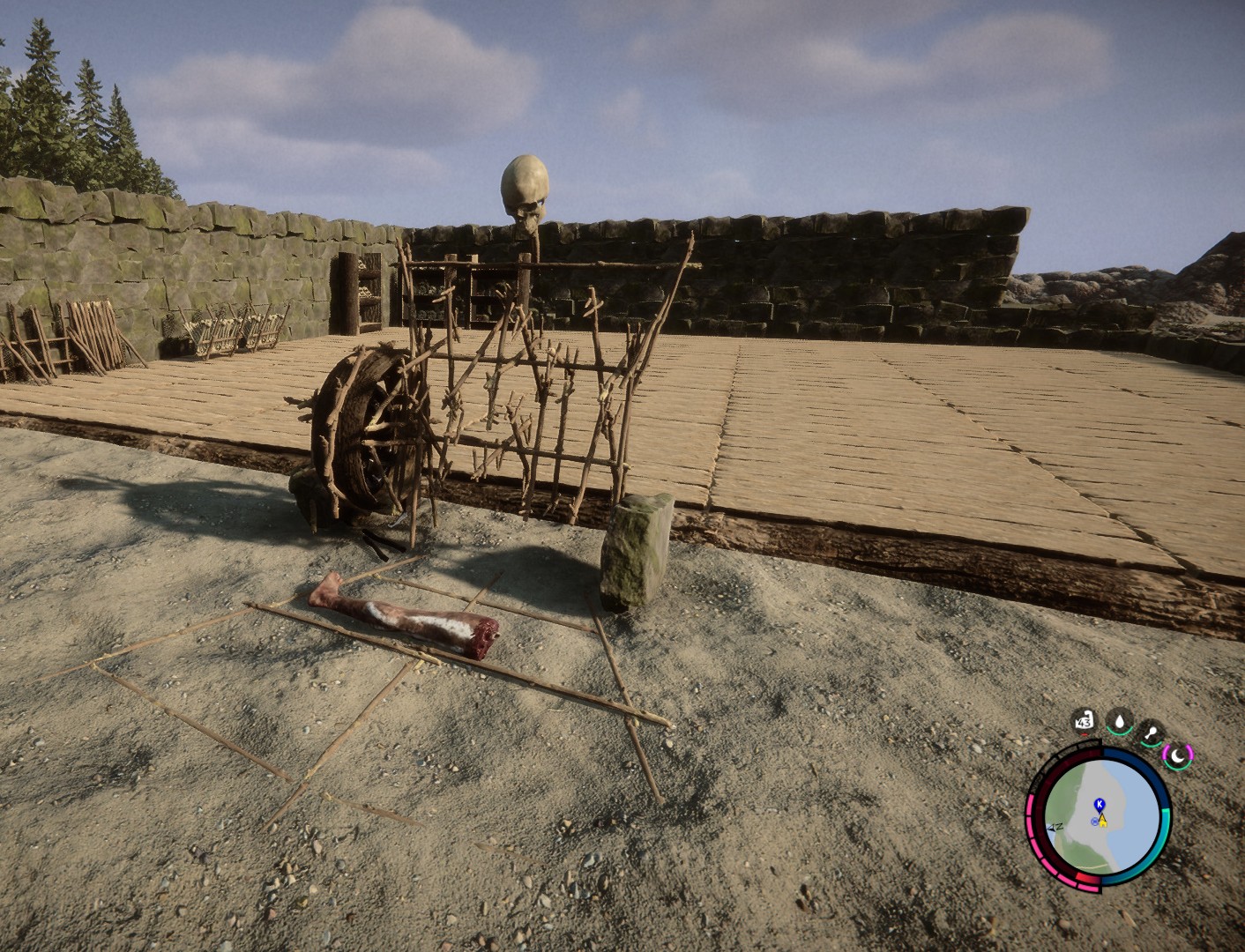Select the crescent moon rest icon
Image resolution: width=1245 pixels, height=952 pixels.
[x=1178, y=755]
